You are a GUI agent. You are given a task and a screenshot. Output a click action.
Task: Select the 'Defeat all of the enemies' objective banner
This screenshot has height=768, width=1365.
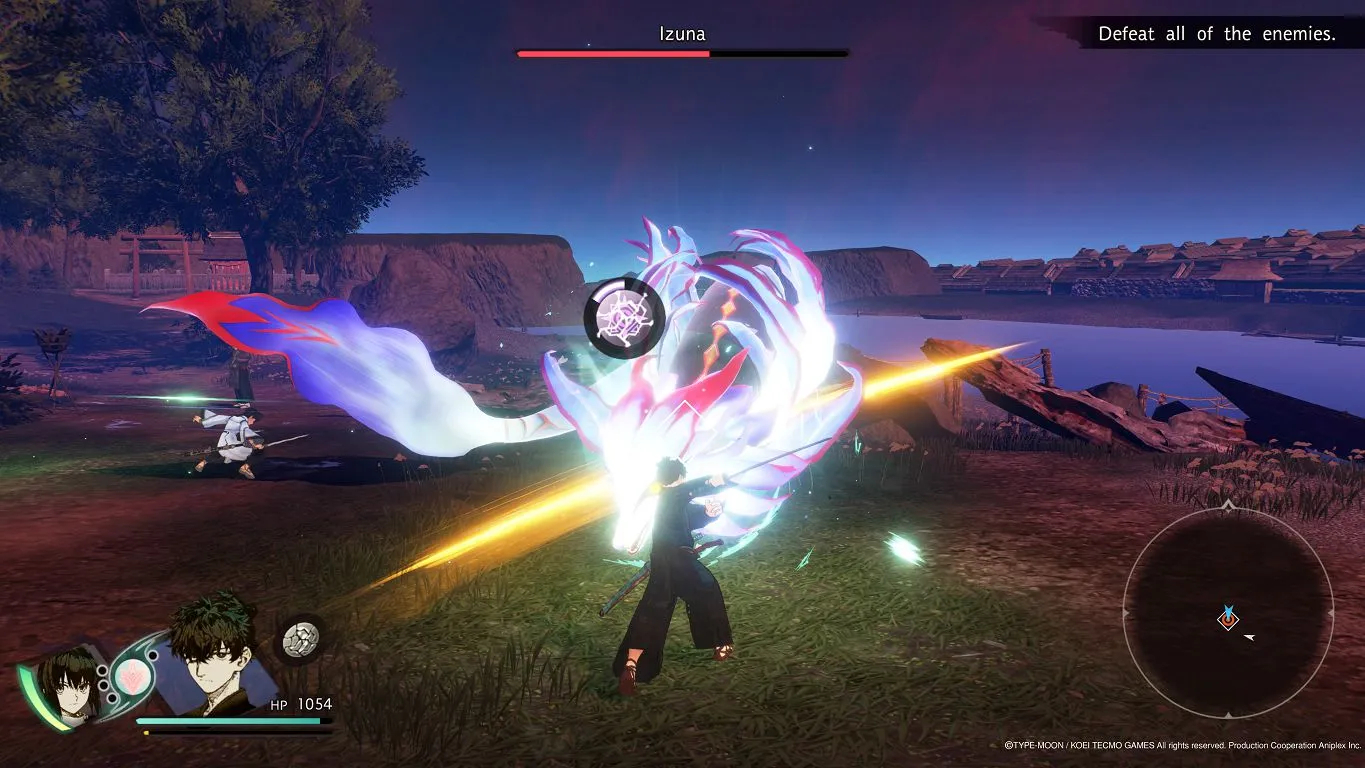pos(1216,33)
